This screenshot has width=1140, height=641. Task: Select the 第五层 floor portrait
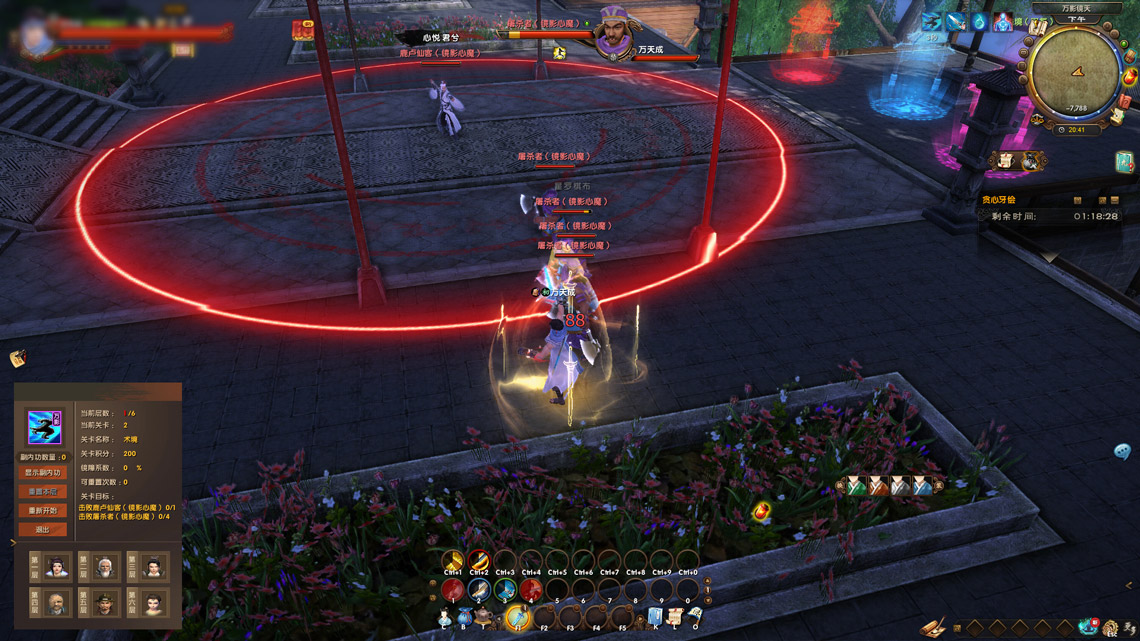pyautogui.click(x=105, y=603)
